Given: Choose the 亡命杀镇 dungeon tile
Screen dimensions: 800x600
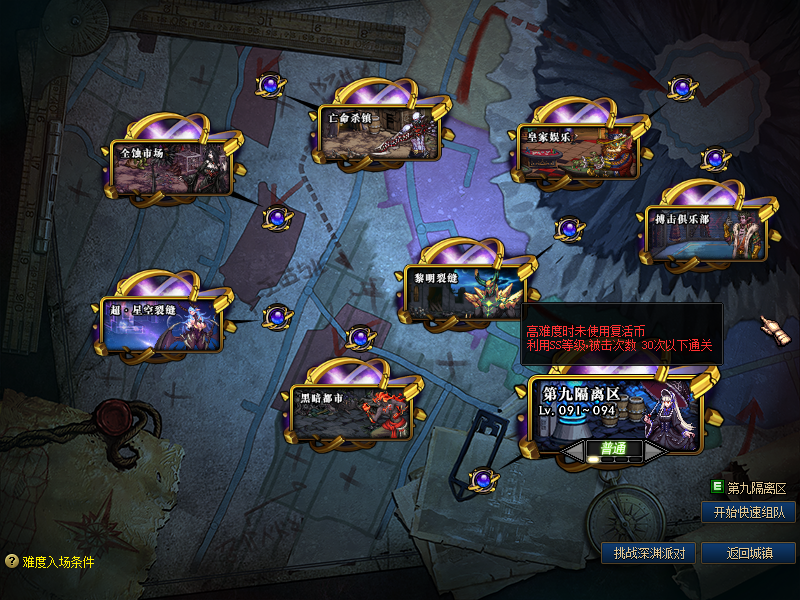Looking at the screenshot, I should point(380,133).
